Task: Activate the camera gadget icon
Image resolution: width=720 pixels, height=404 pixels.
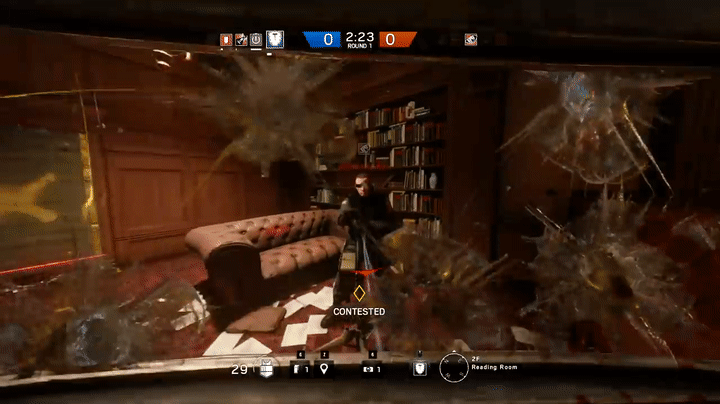Action: [x=367, y=369]
